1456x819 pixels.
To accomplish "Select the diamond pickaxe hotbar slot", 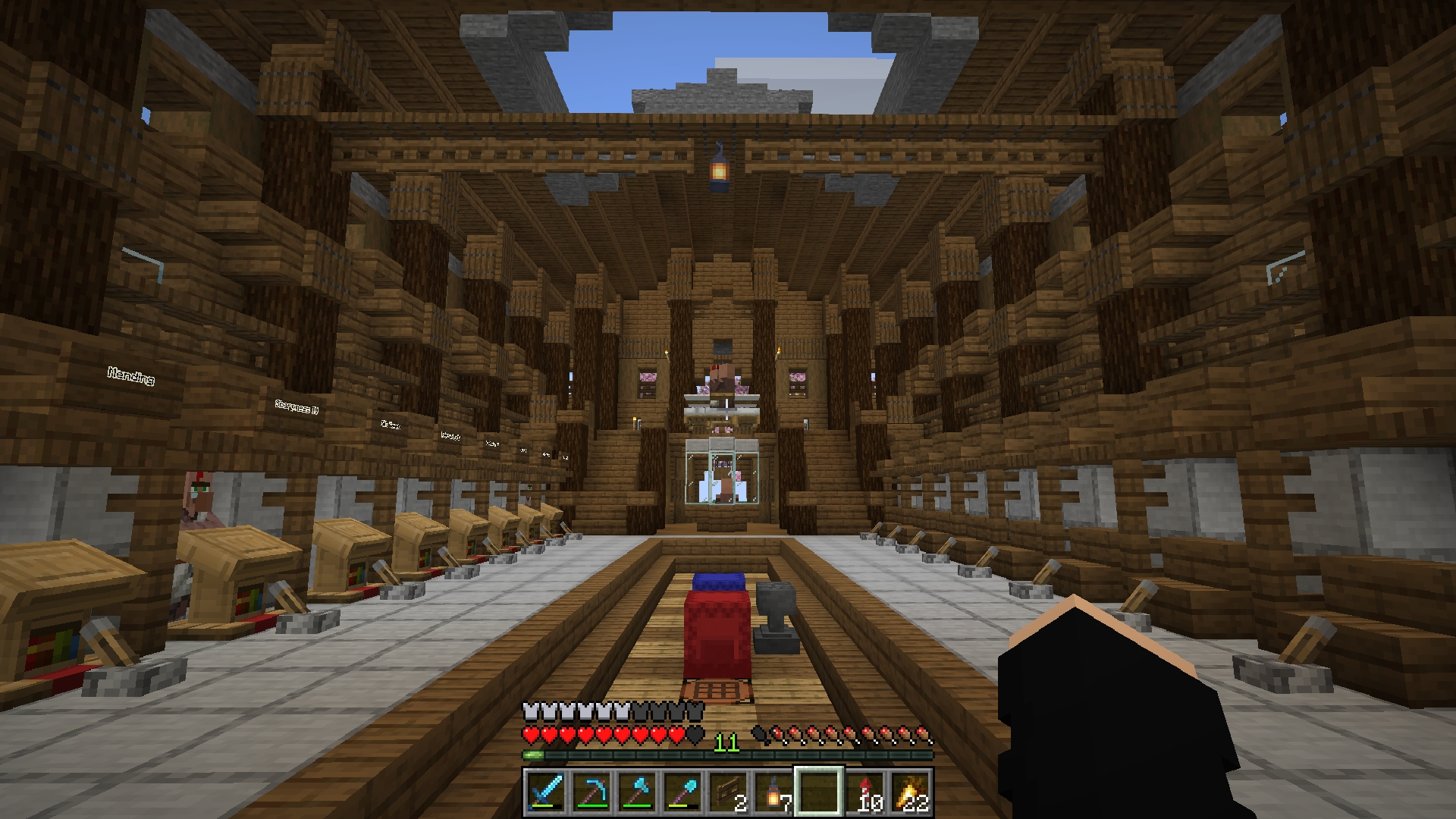I will click(x=591, y=792).
